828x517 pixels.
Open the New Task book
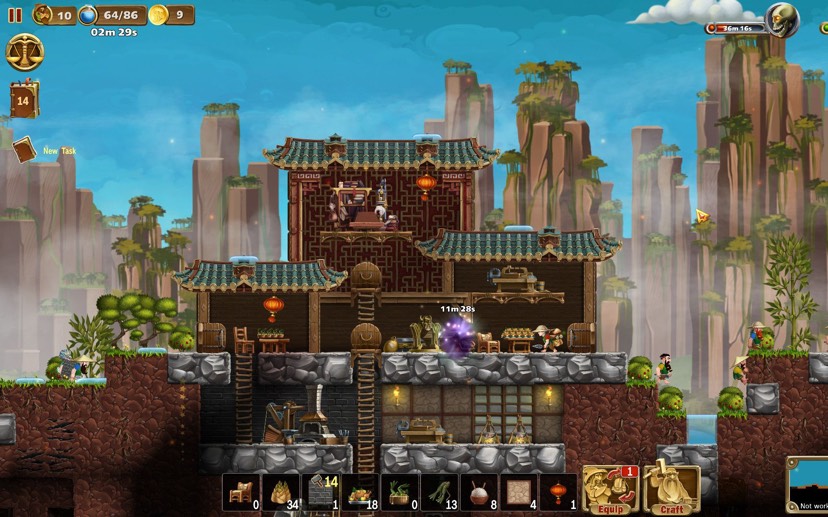pyautogui.click(x=24, y=150)
